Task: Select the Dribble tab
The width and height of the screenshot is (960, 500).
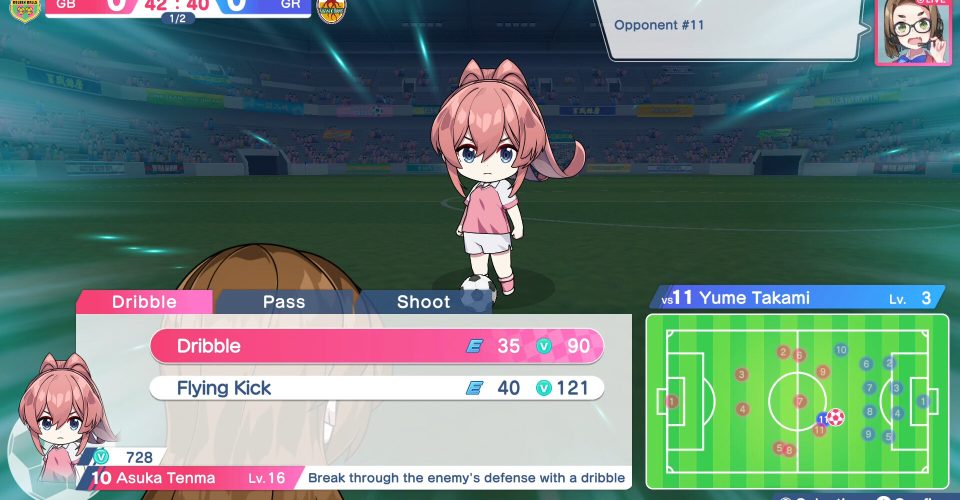Action: click(x=144, y=301)
